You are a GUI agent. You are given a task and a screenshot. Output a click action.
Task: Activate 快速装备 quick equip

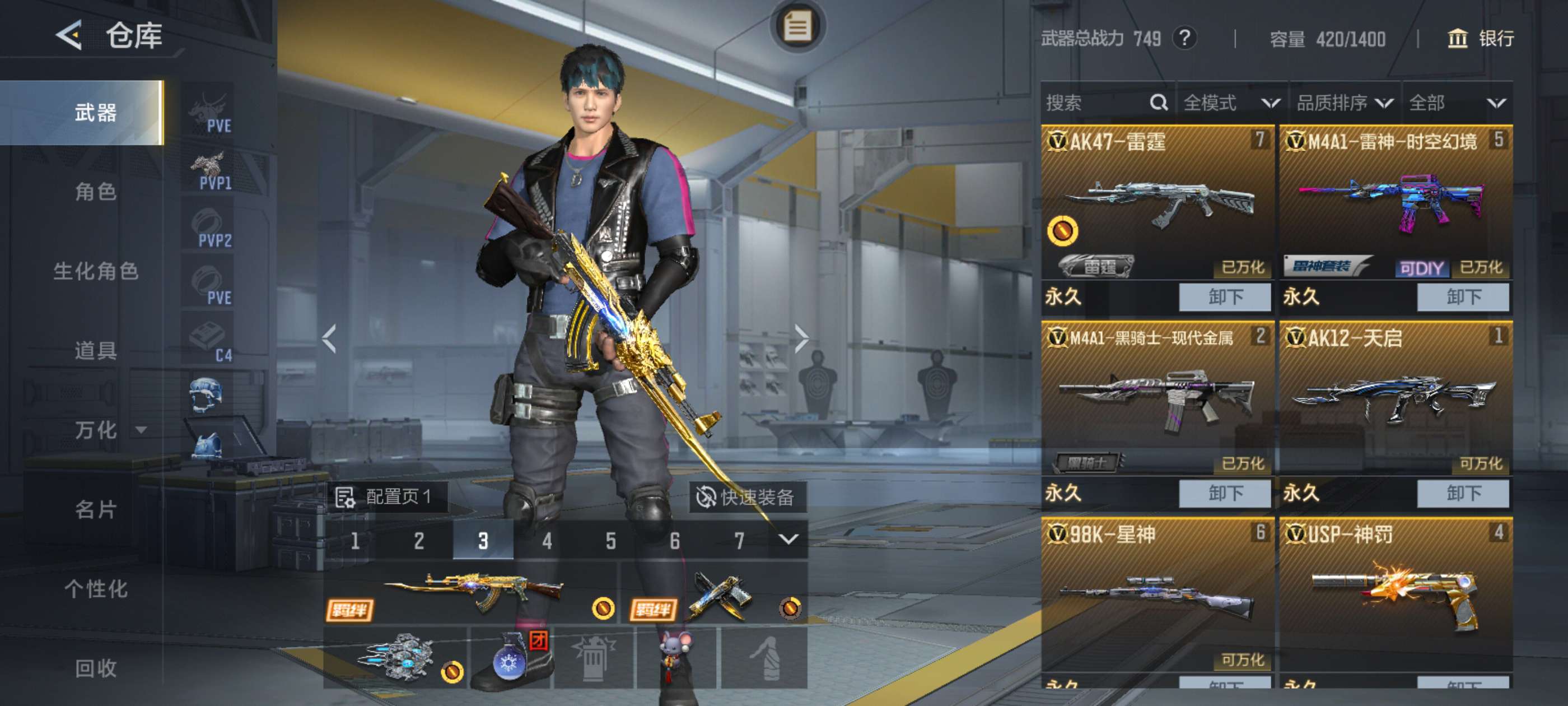tap(746, 497)
